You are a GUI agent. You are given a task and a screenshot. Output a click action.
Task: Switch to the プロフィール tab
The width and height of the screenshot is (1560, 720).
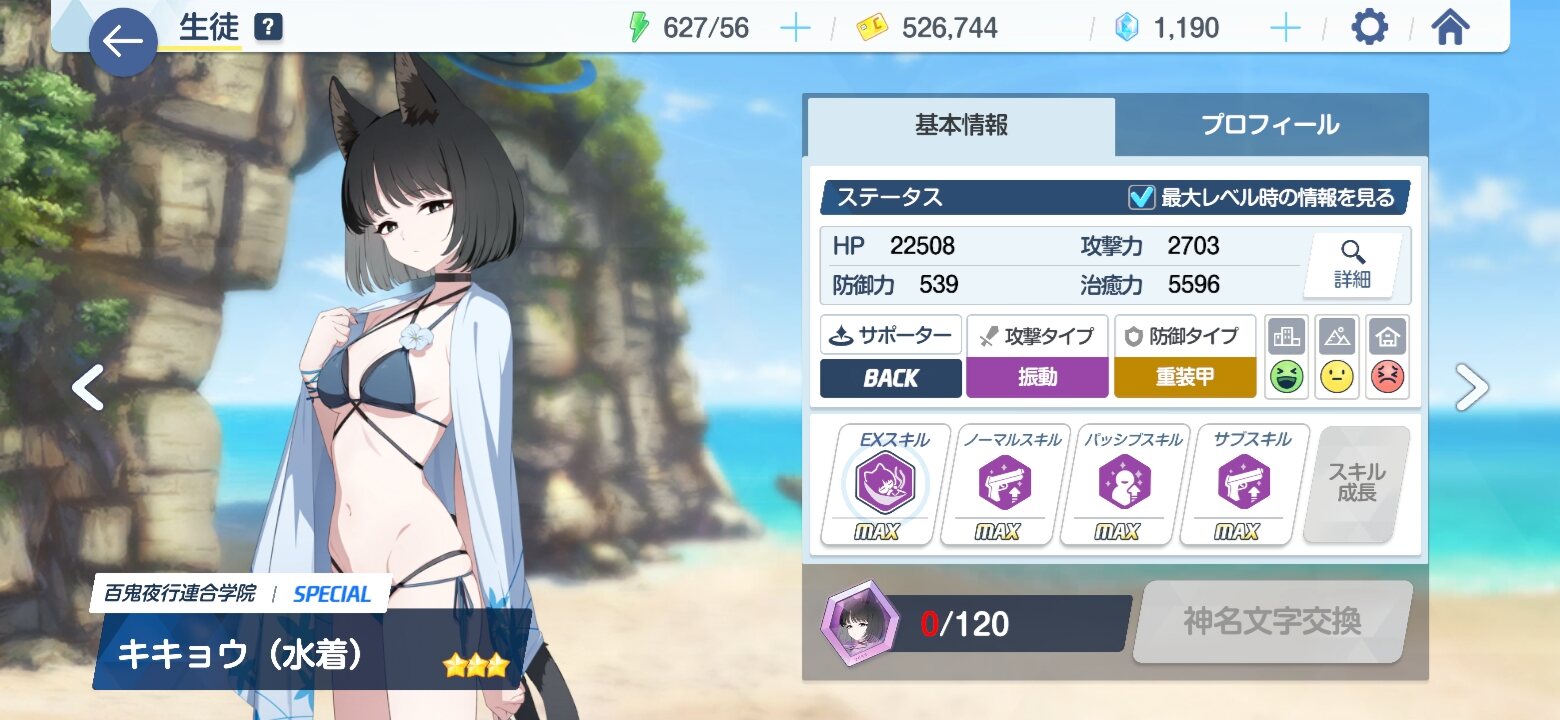(1270, 126)
